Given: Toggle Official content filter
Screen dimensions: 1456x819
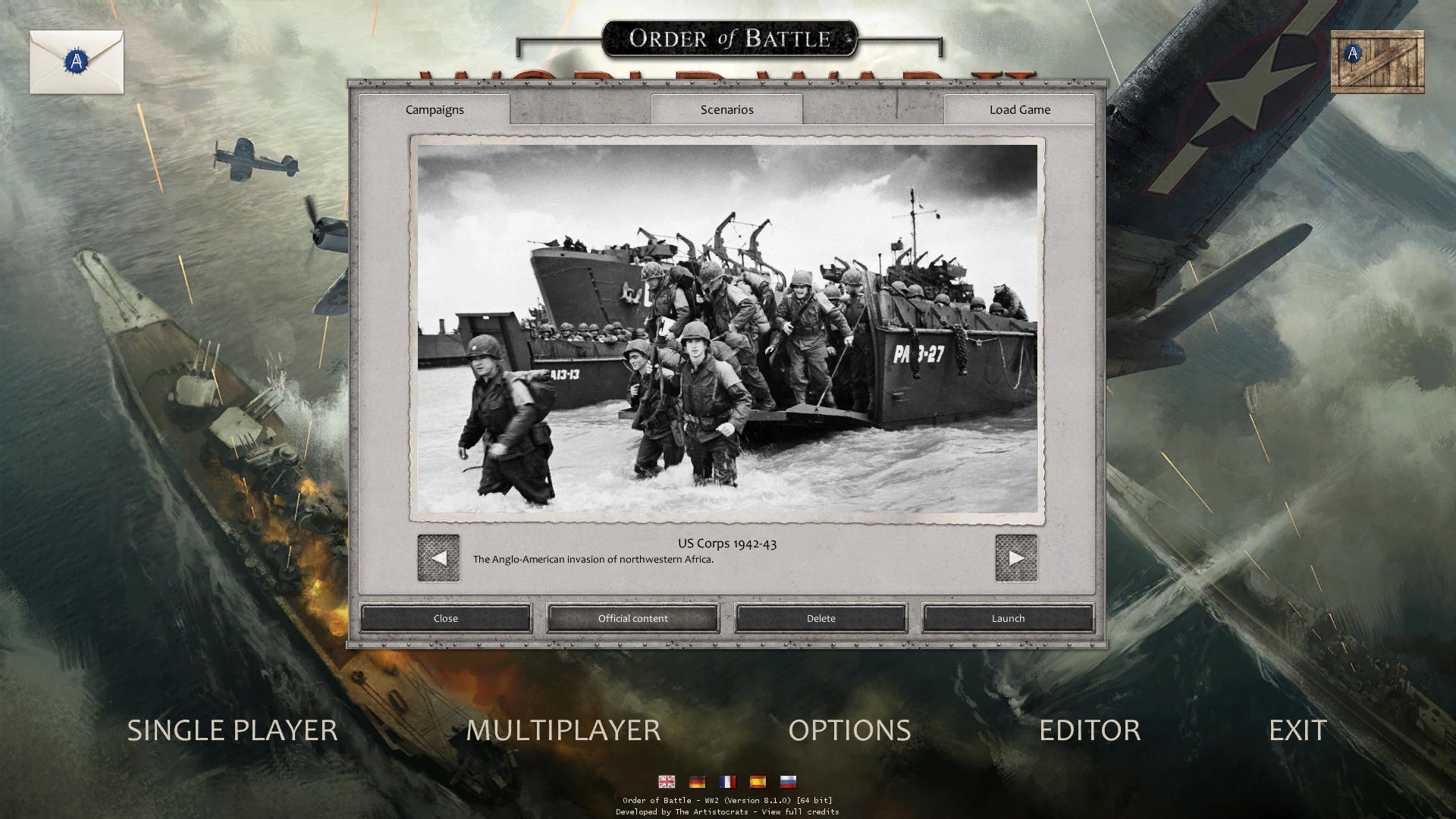Looking at the screenshot, I should point(632,618).
